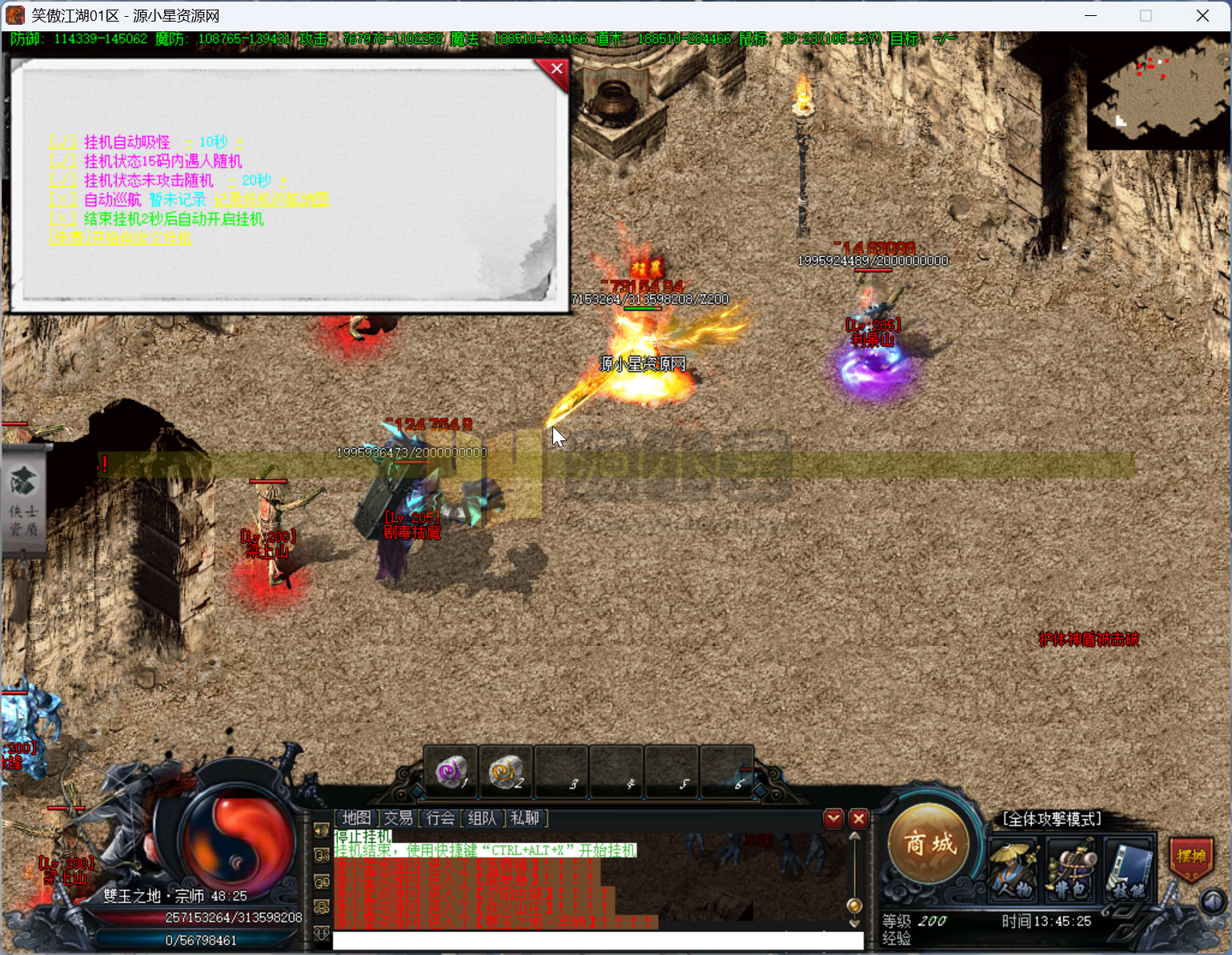Toggle the 挂机自动吸怪 checkbox
1232x955 pixels.
click(63, 142)
